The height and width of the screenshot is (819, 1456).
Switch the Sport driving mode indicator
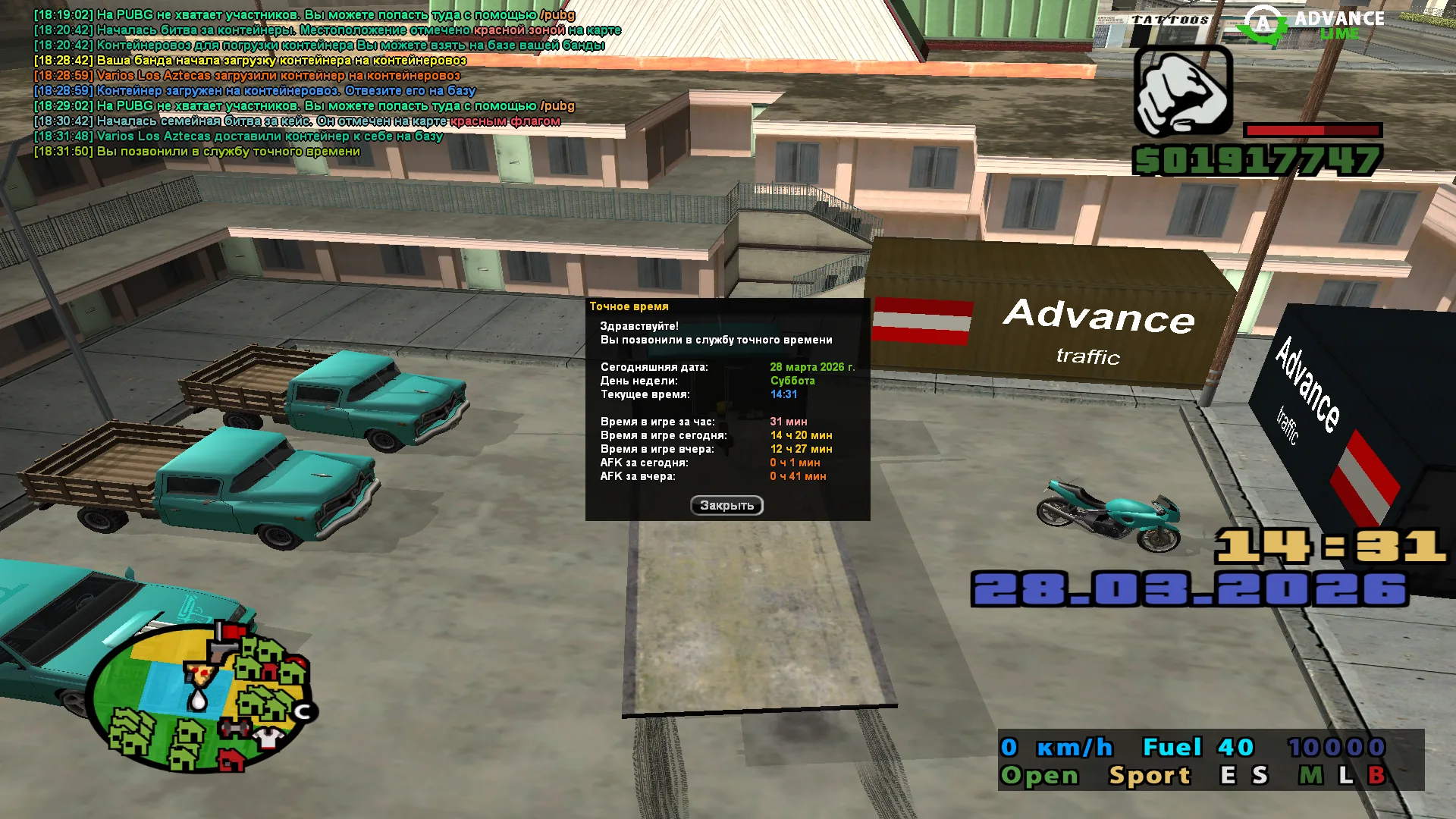coord(1150,775)
